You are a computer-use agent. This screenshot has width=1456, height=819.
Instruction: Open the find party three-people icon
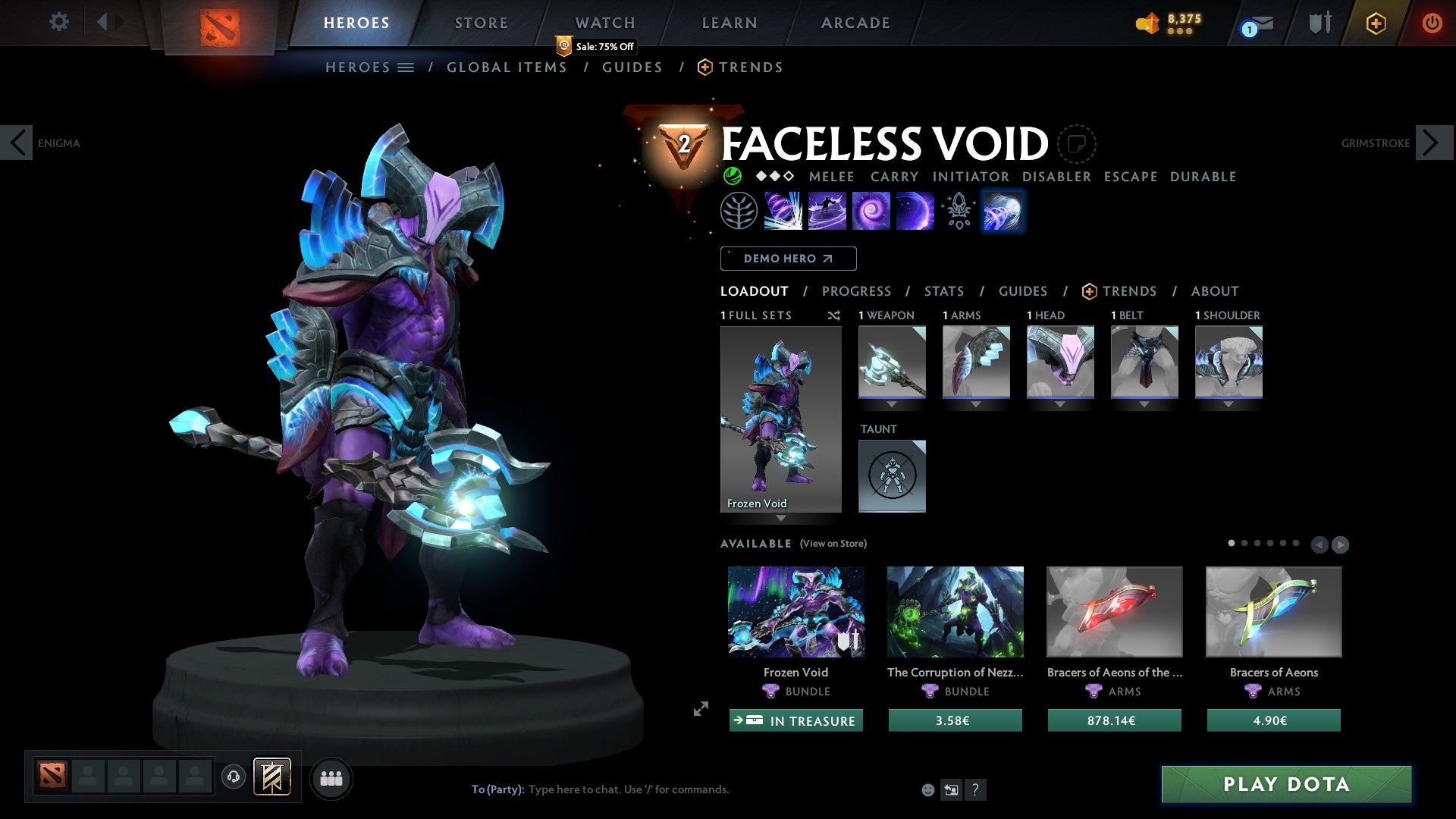(x=331, y=777)
